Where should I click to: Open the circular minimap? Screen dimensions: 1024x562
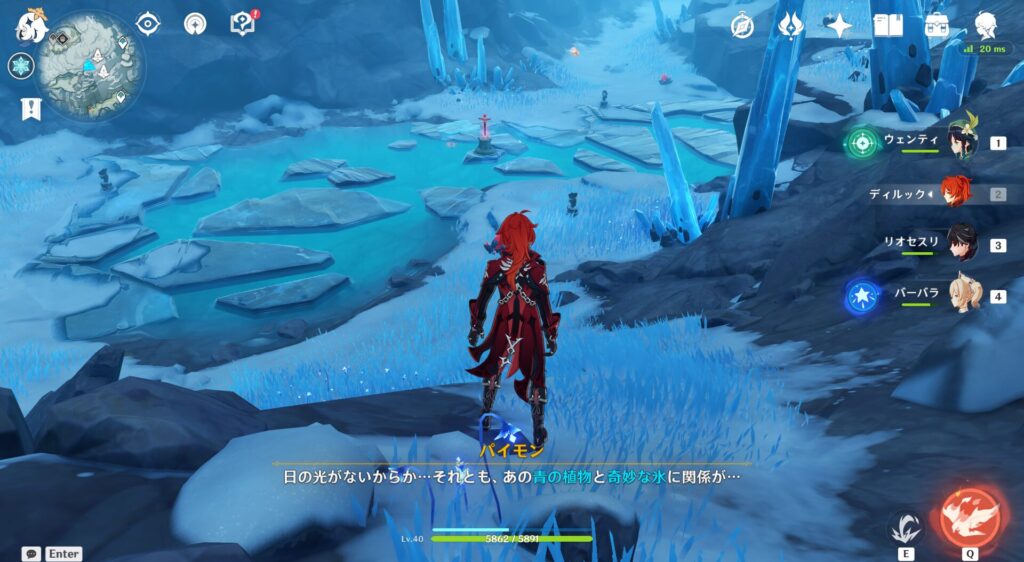click(x=90, y=66)
